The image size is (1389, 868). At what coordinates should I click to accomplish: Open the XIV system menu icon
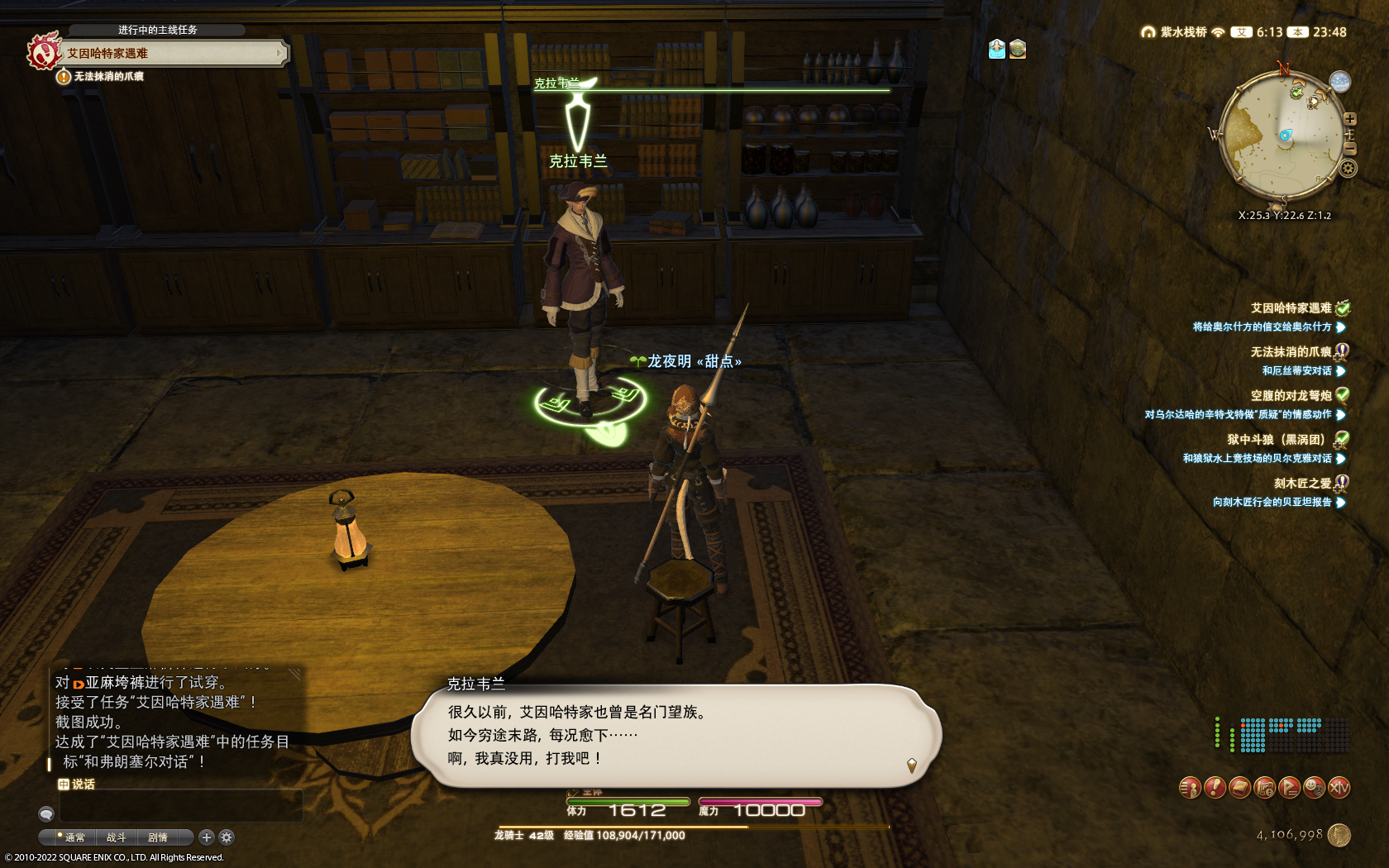[1339, 788]
